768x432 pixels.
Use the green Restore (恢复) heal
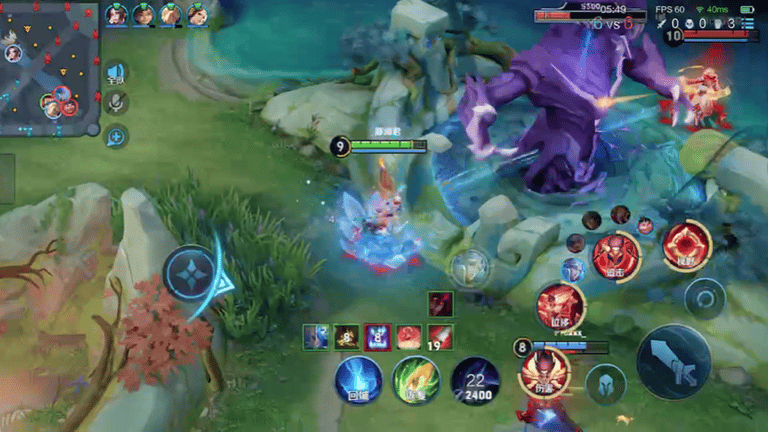(416, 381)
